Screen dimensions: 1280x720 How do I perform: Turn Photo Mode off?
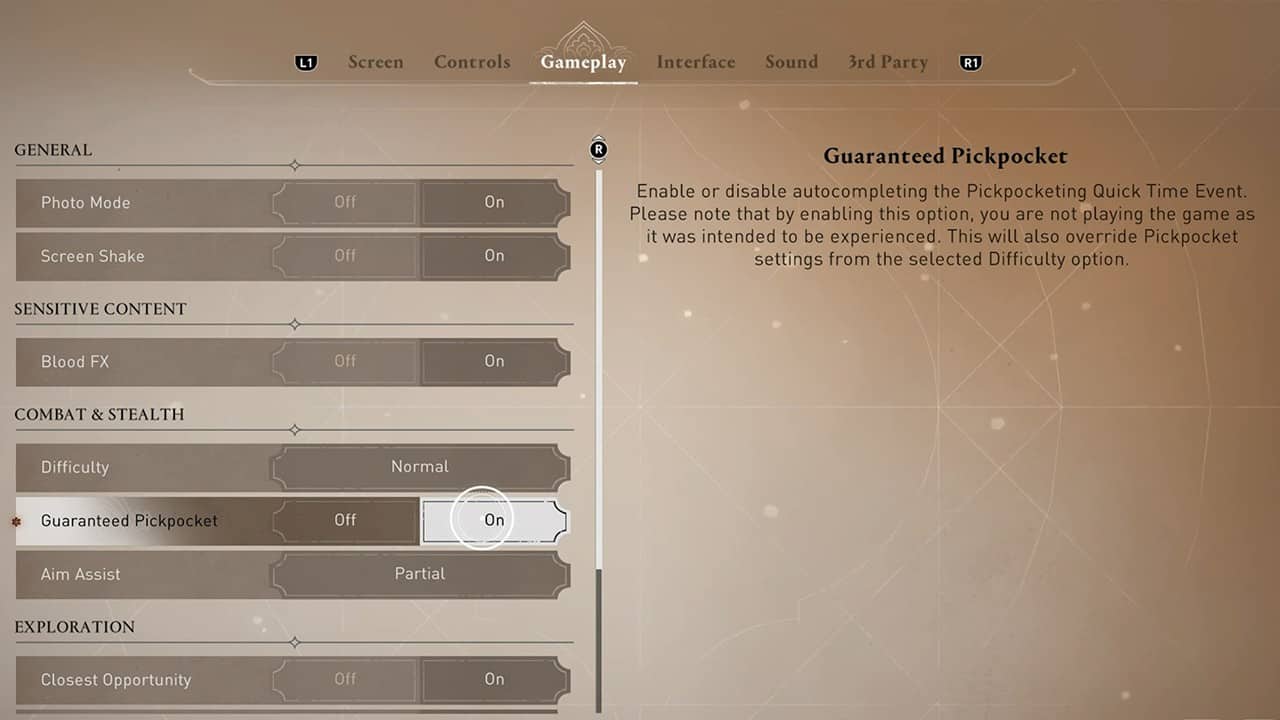tap(345, 203)
